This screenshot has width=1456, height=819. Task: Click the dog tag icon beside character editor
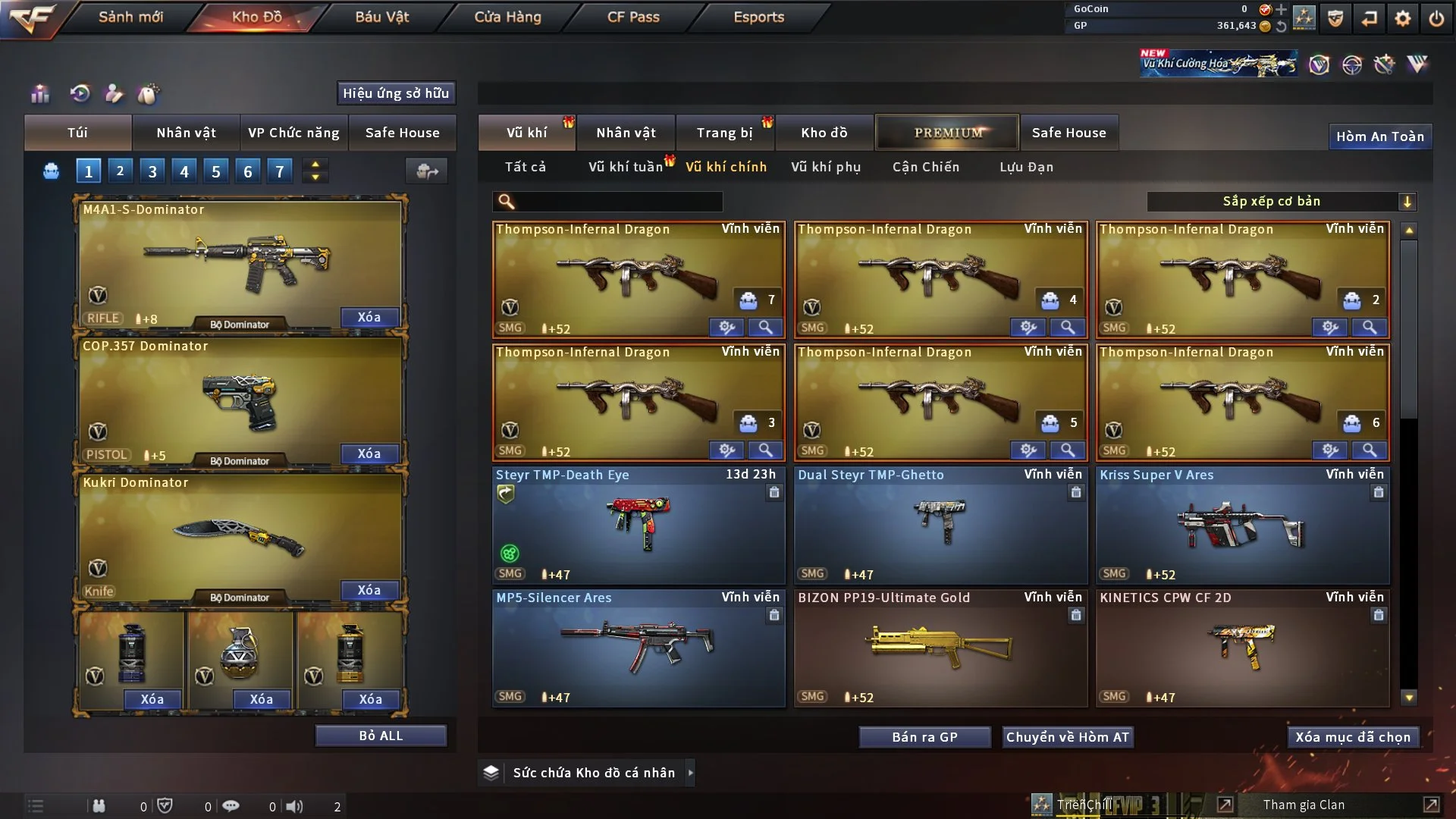[x=149, y=93]
